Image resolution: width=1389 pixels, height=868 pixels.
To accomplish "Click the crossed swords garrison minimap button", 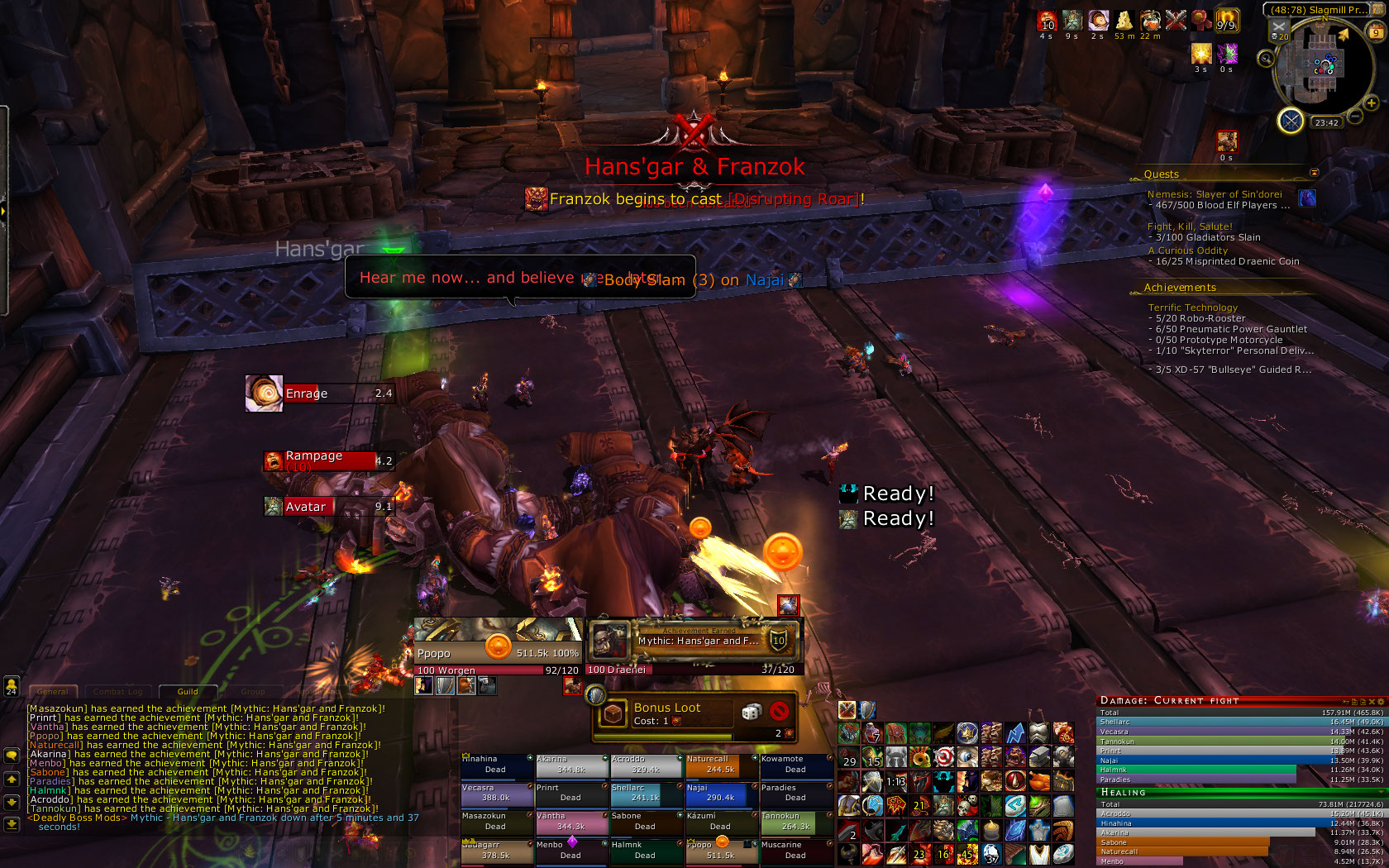I will [x=1290, y=121].
